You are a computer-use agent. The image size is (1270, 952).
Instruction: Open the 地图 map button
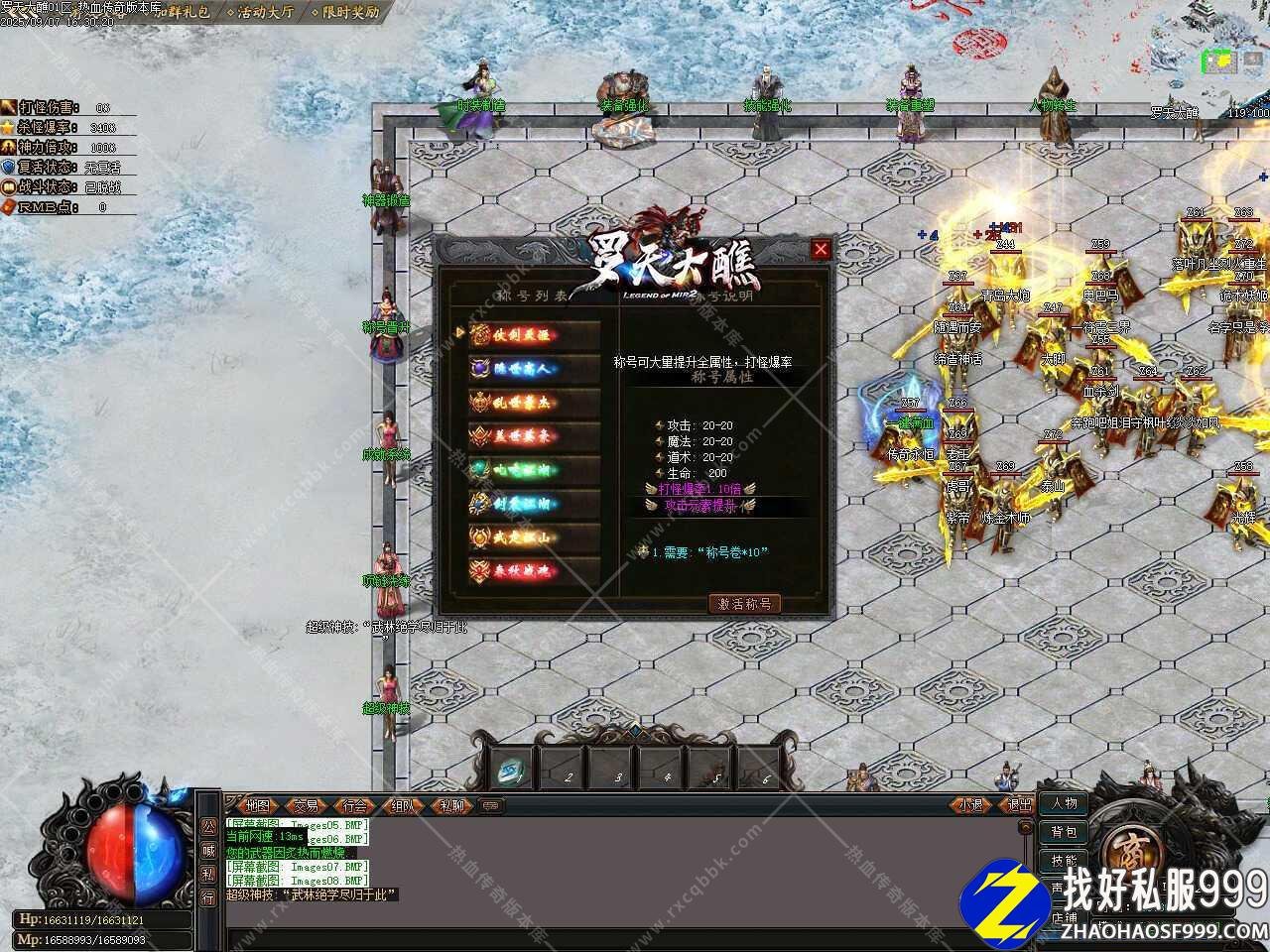click(257, 805)
